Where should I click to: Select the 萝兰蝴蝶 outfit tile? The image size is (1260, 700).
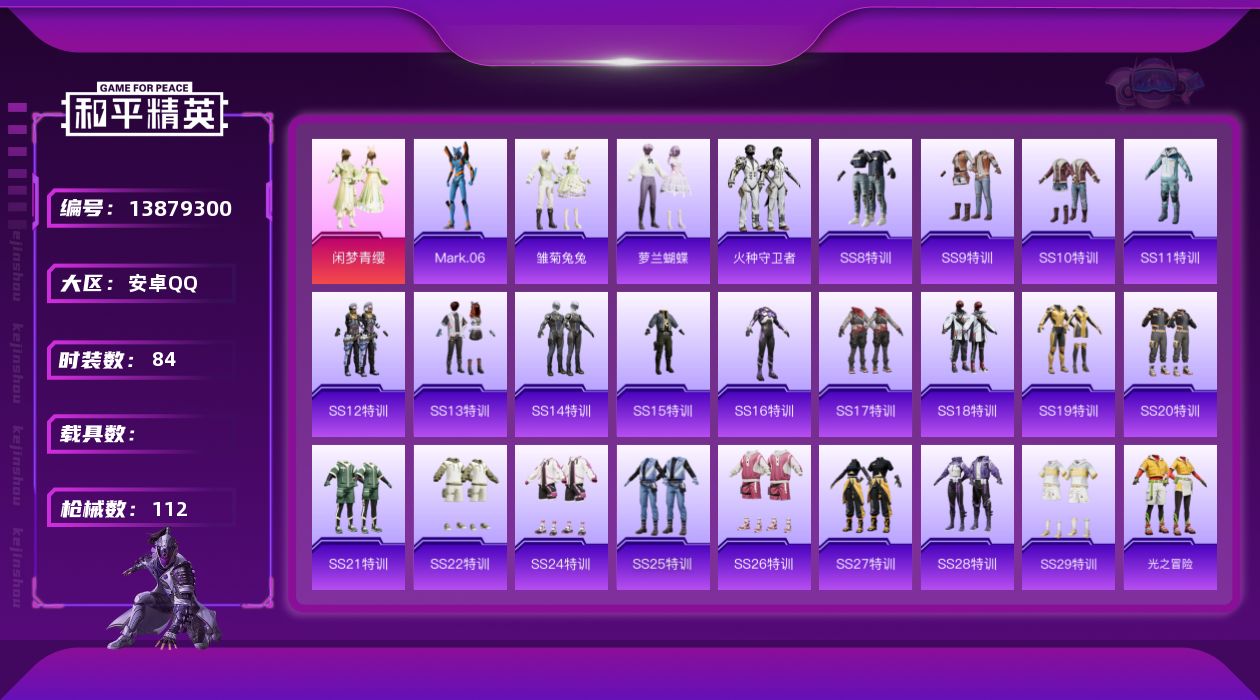pos(663,211)
